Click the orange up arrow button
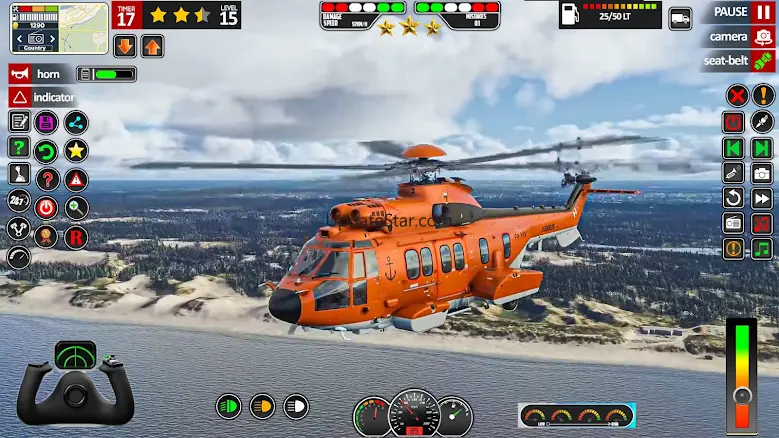Viewport: 779px width, 438px height. [x=152, y=46]
